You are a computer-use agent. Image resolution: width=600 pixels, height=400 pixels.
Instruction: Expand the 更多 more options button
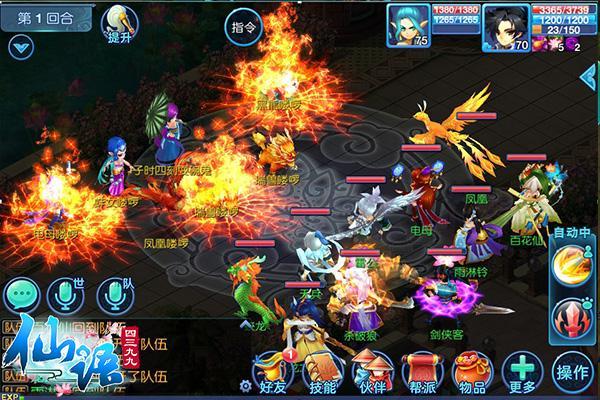pos(520,370)
